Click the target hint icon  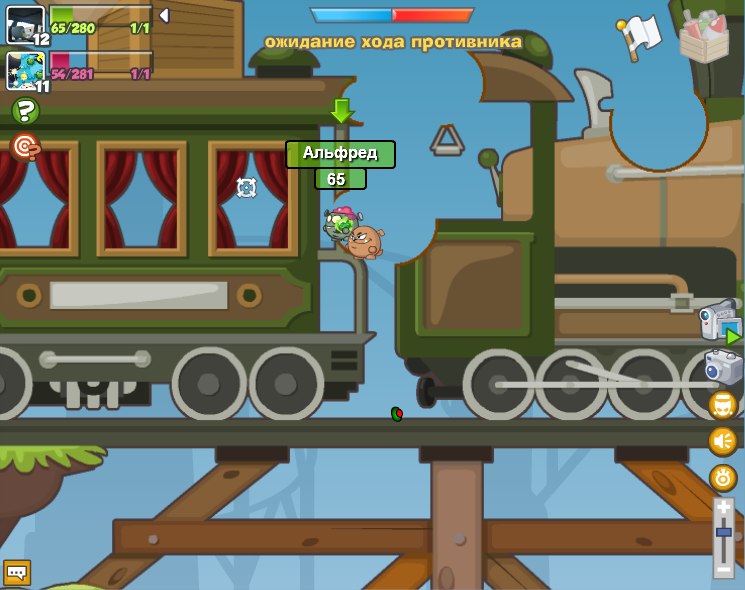(25, 147)
